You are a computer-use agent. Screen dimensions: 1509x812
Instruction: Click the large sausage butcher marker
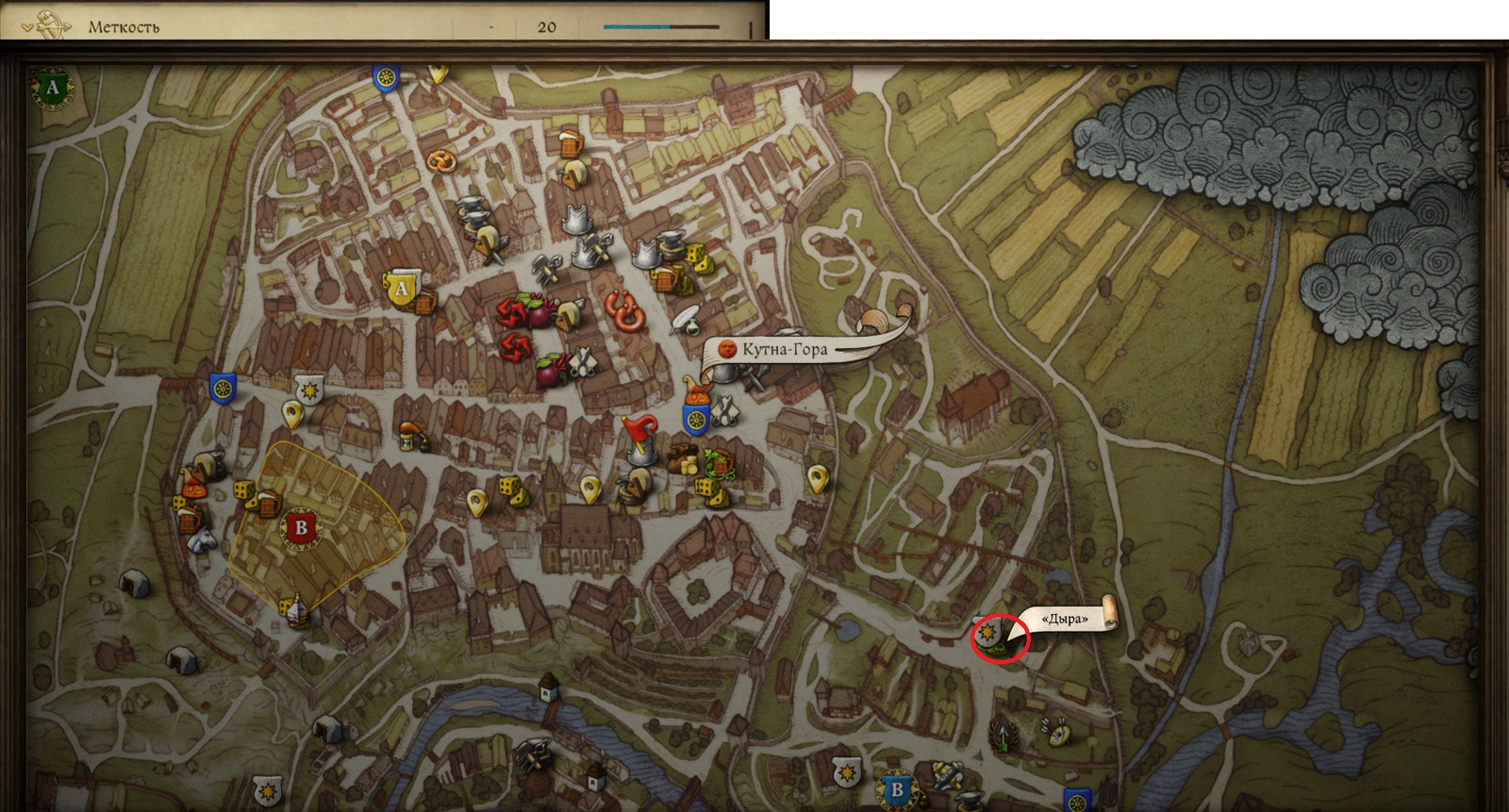[x=623, y=309]
